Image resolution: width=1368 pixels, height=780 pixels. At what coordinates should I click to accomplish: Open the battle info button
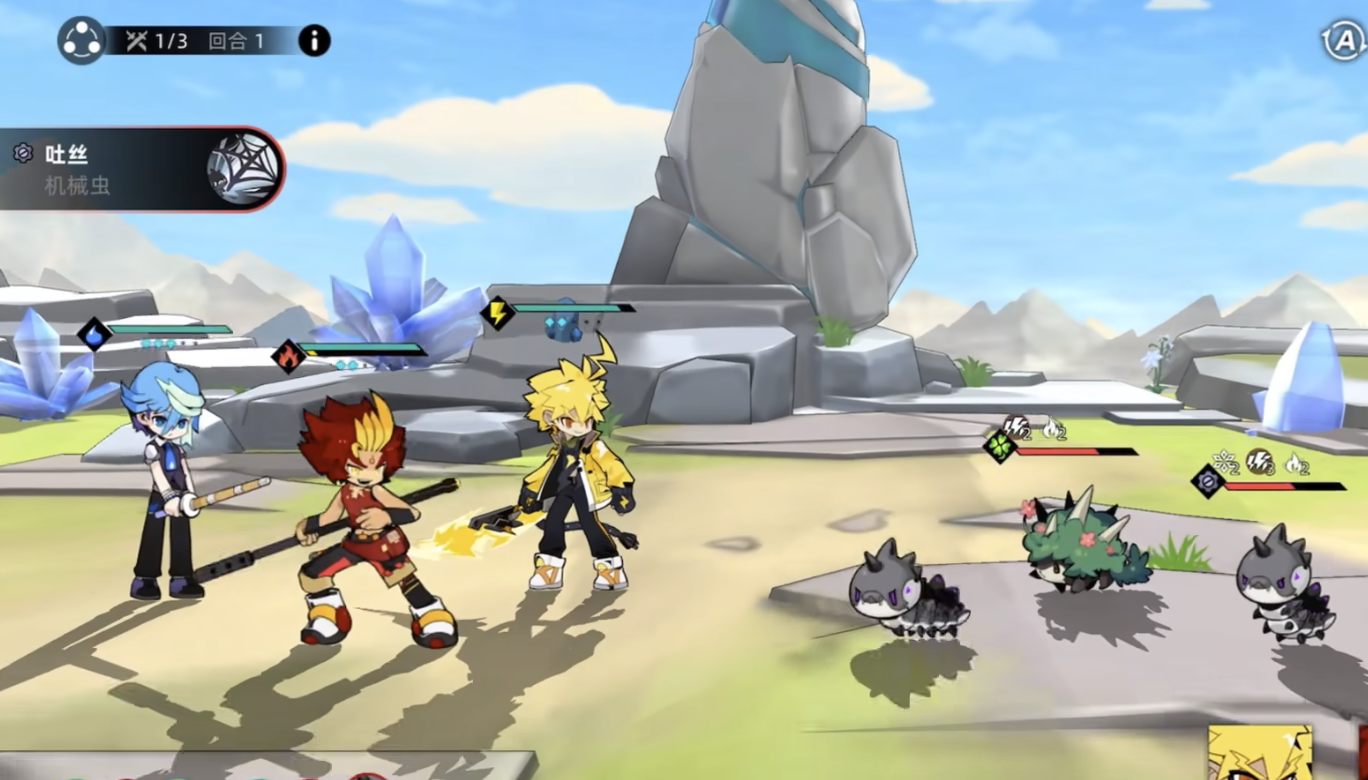click(314, 41)
